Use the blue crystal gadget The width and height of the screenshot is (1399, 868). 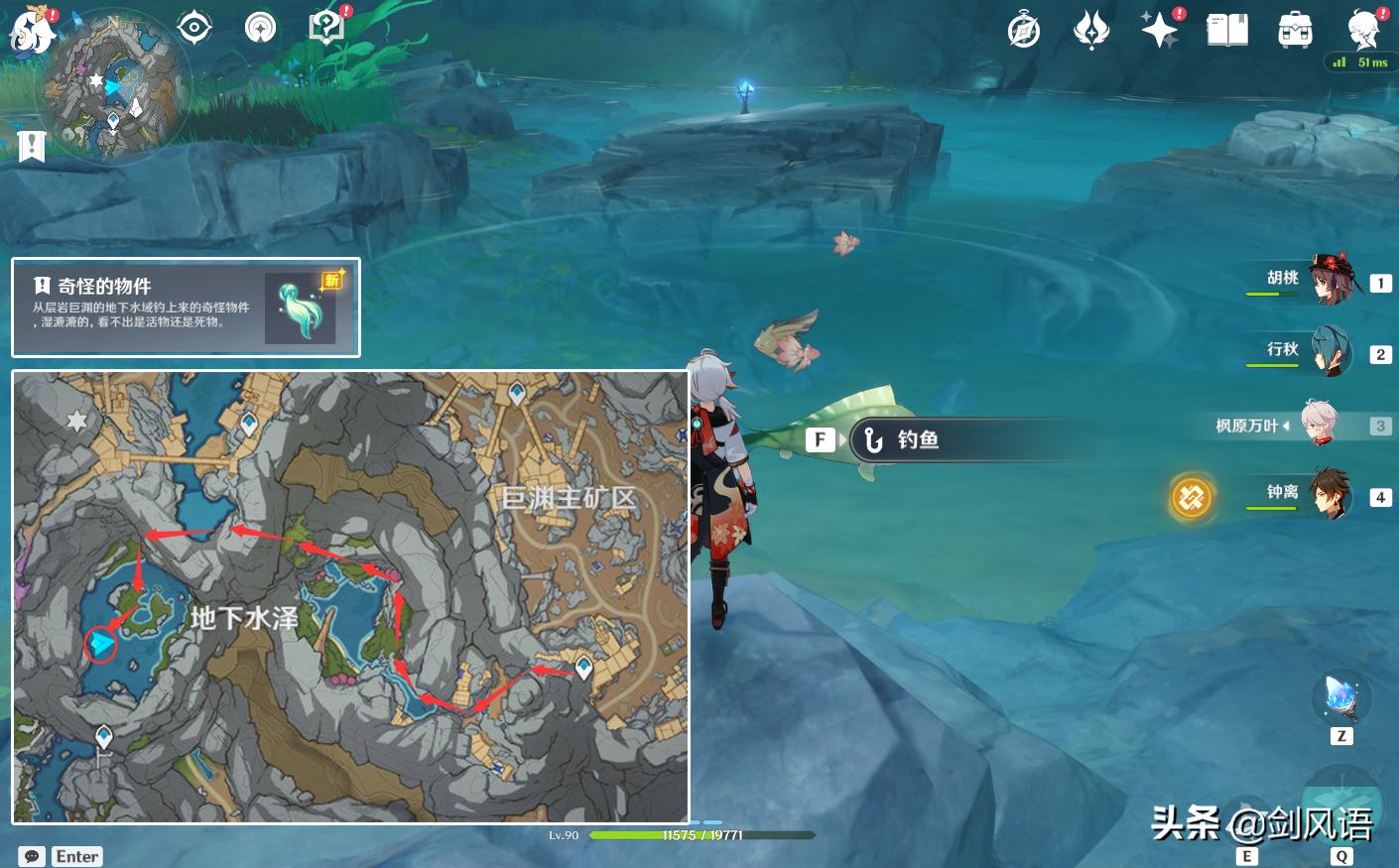1341,698
